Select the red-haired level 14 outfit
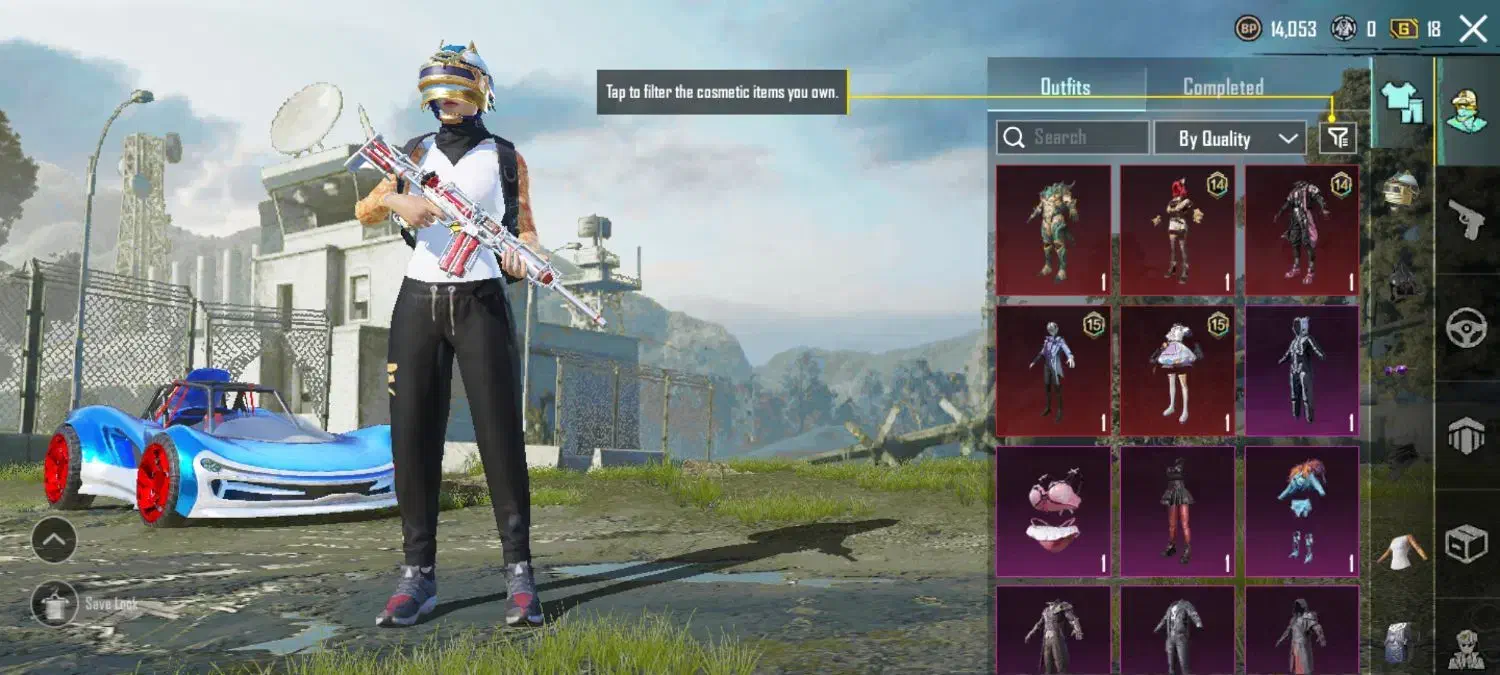 1177,230
